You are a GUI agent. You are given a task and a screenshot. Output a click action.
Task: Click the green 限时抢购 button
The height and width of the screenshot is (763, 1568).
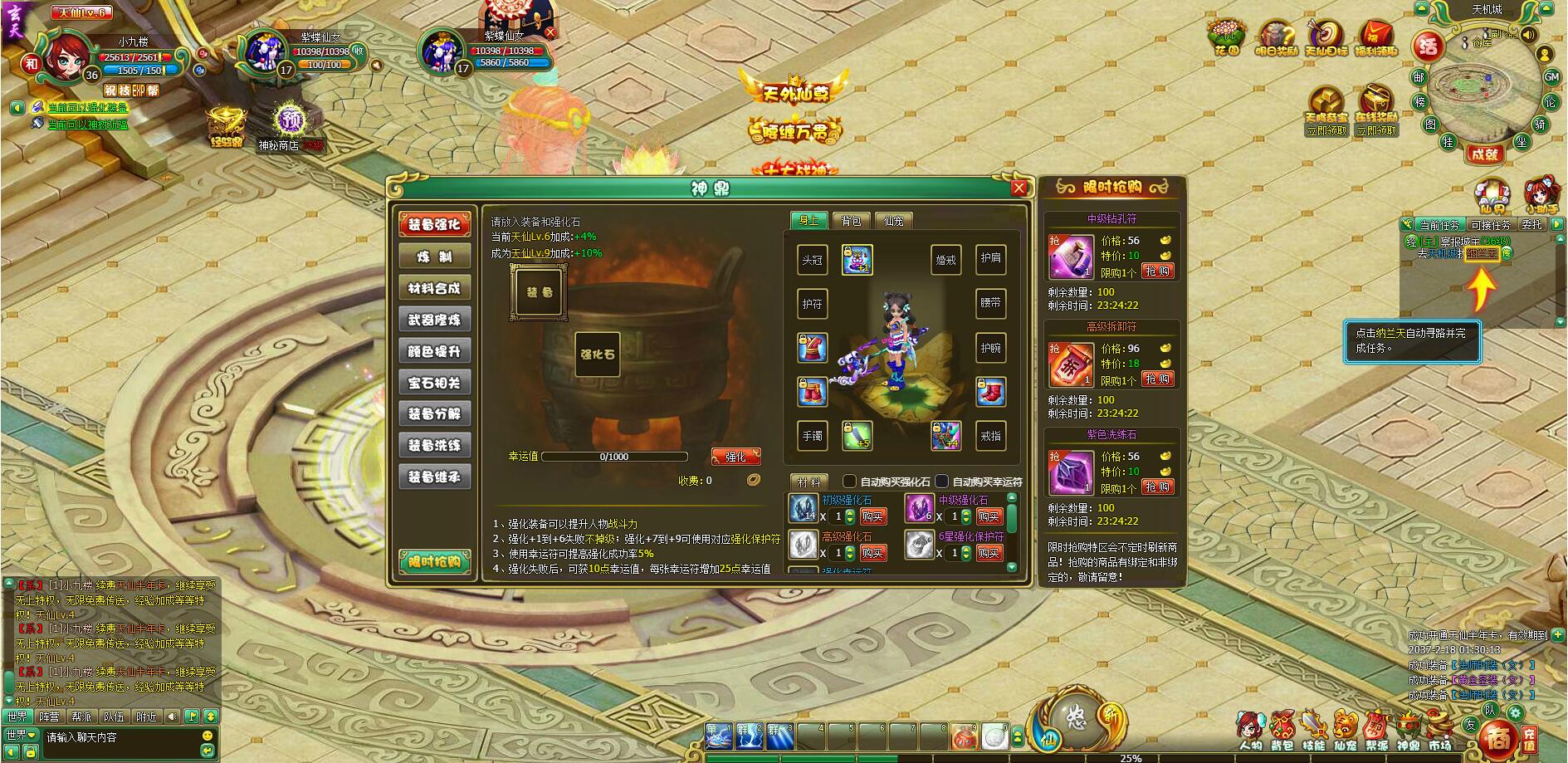pos(434,562)
